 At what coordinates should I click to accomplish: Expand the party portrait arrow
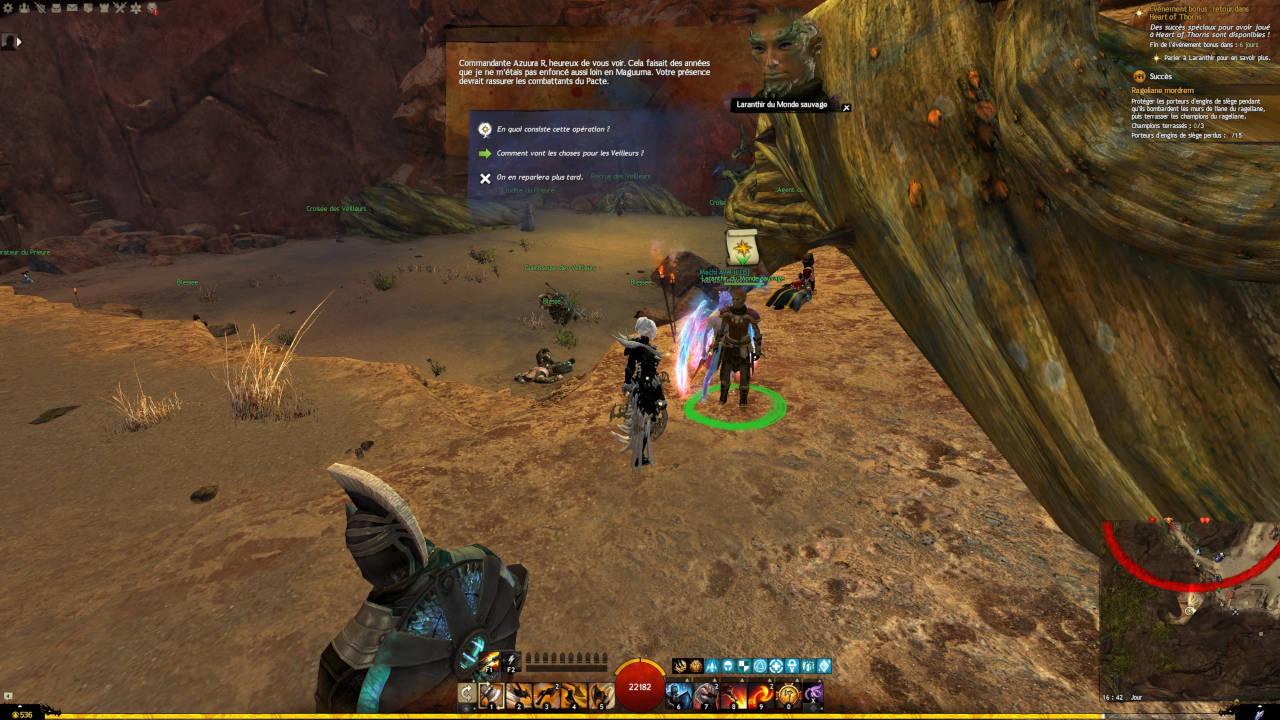(x=19, y=42)
